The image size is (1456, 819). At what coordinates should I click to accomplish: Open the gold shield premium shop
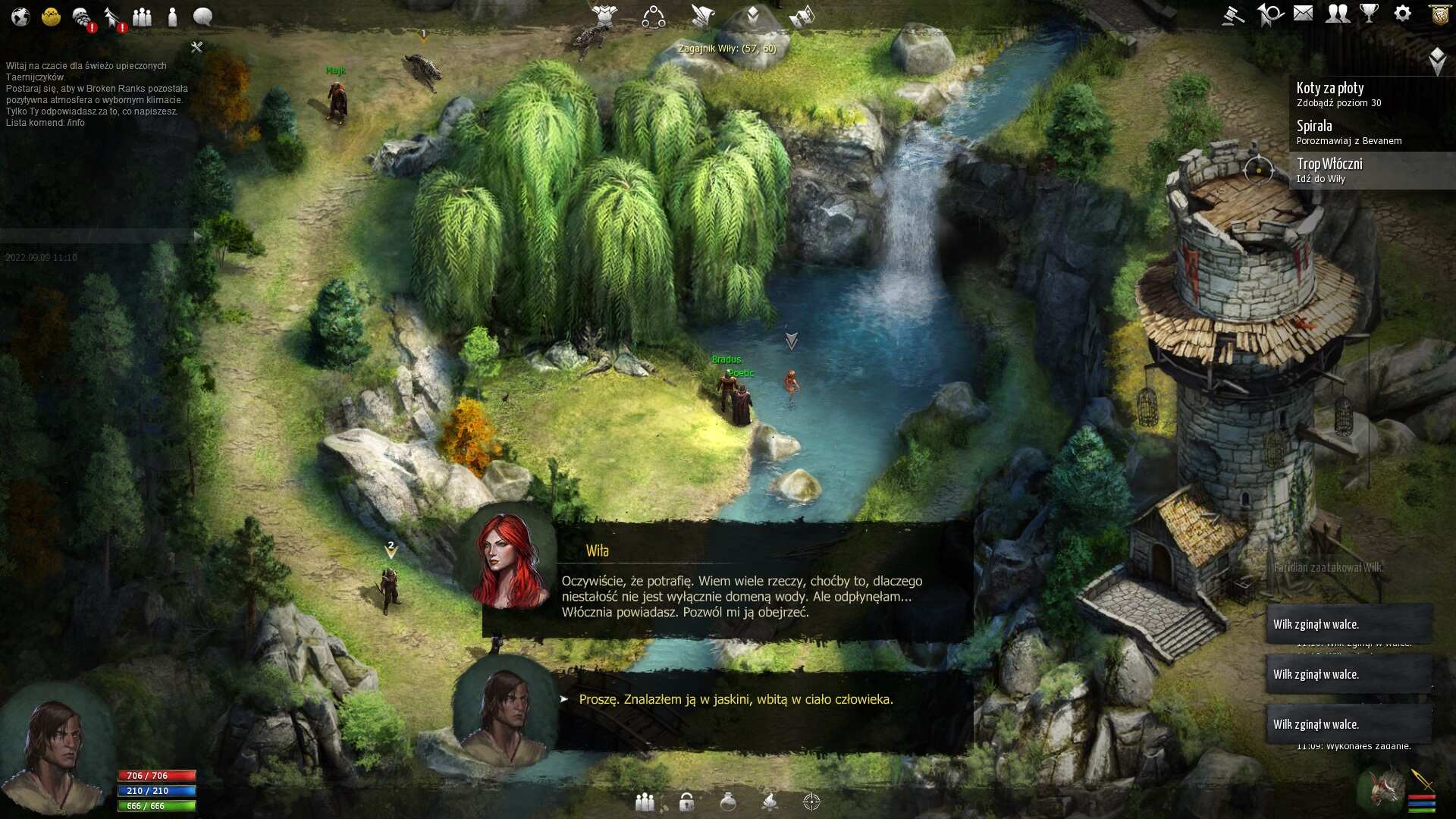1439,14
